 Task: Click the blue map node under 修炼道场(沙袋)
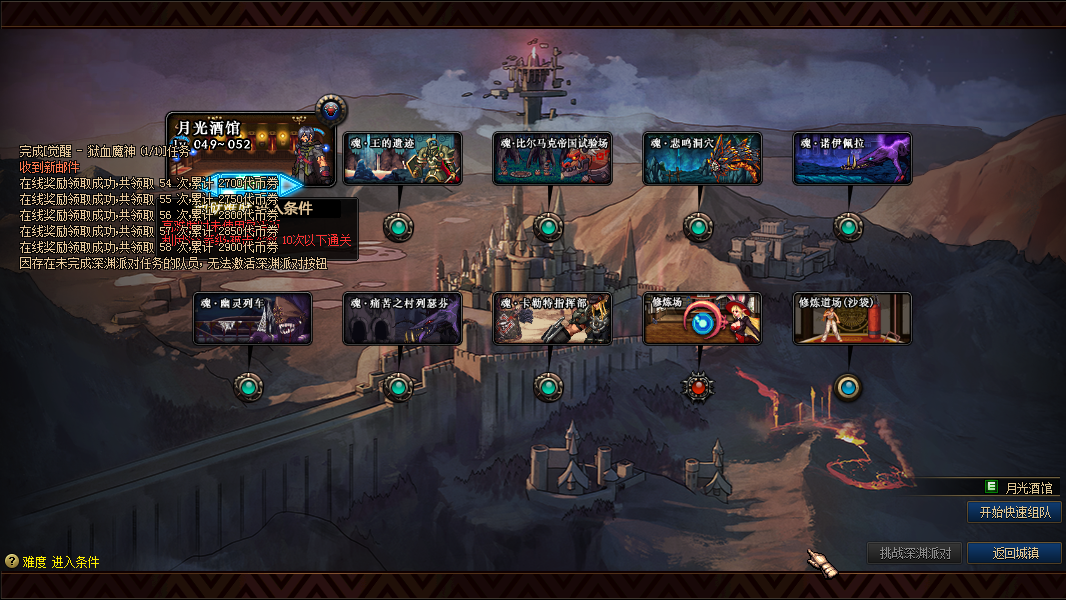coord(848,386)
